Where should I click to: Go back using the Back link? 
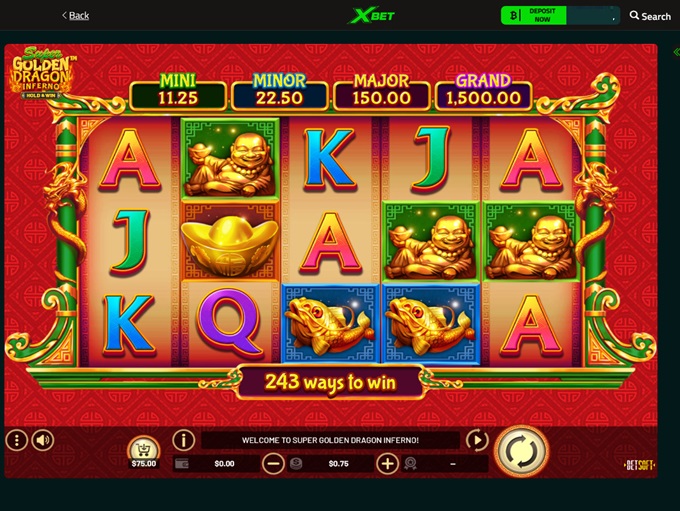click(x=75, y=15)
